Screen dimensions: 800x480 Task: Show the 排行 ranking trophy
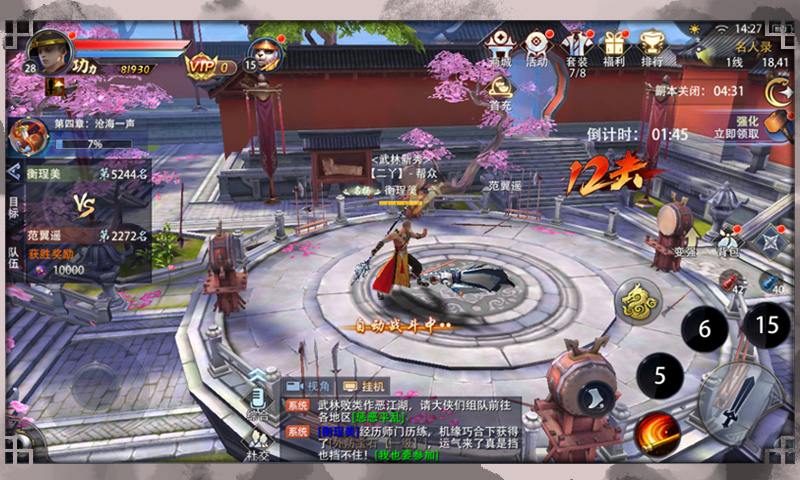(x=652, y=47)
